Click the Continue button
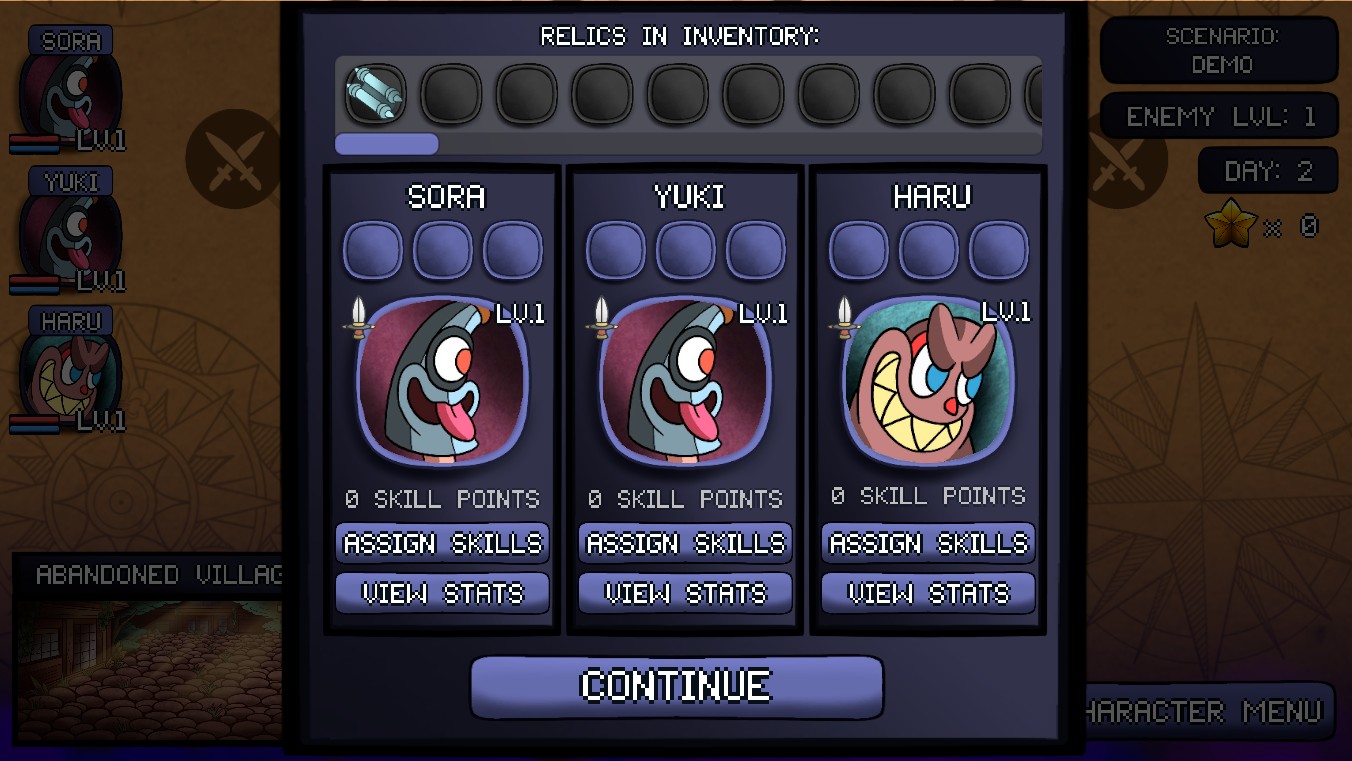Viewport: 1352px width, 761px height. point(676,687)
